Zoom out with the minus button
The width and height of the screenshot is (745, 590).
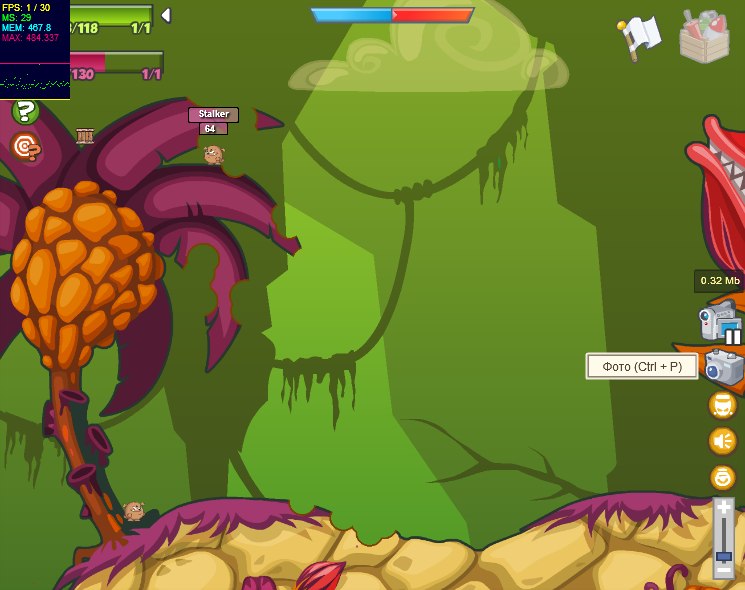pyautogui.click(x=723, y=570)
